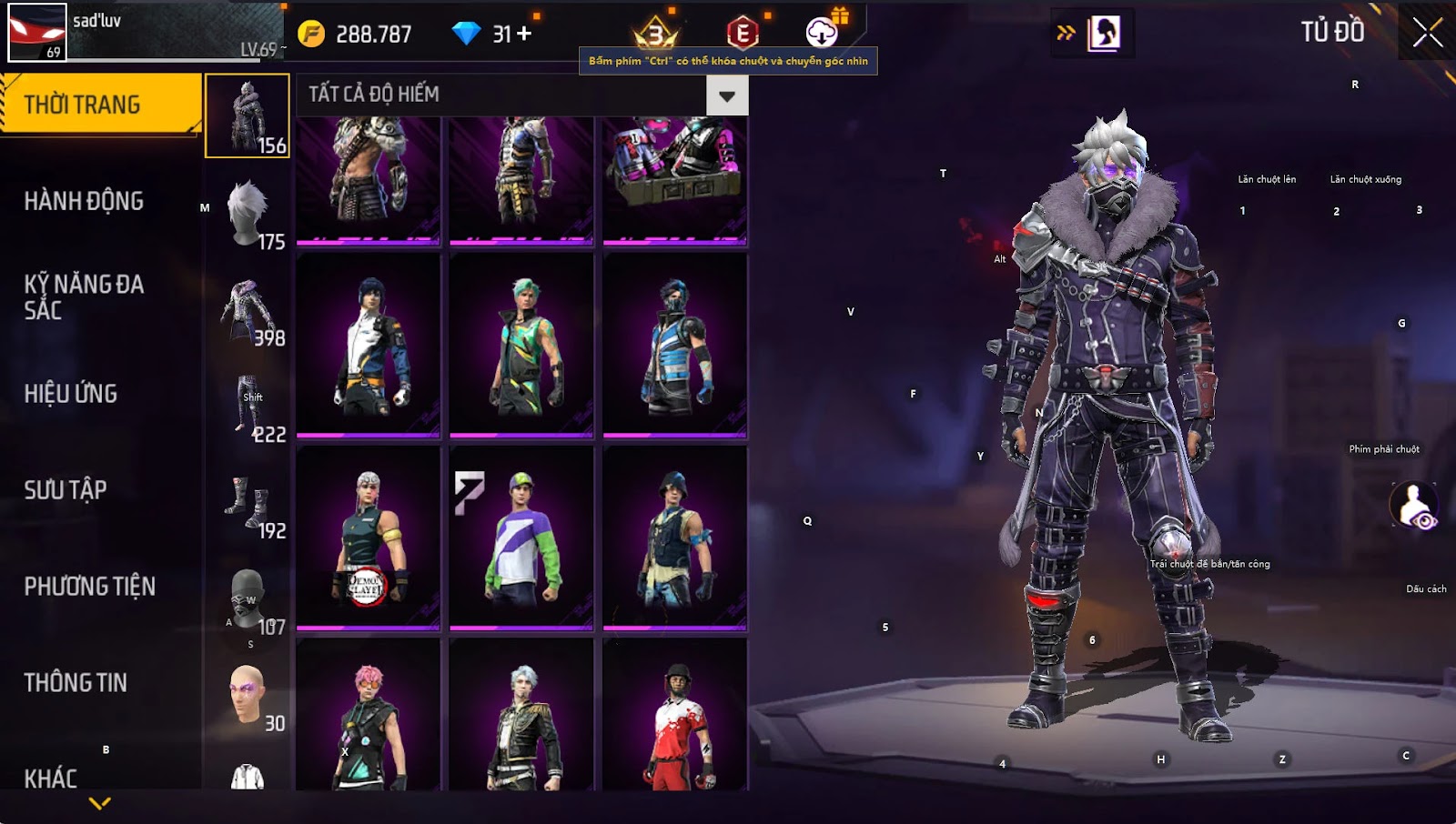Select the red and white football outfit
1456x824 pixels.
[674, 718]
